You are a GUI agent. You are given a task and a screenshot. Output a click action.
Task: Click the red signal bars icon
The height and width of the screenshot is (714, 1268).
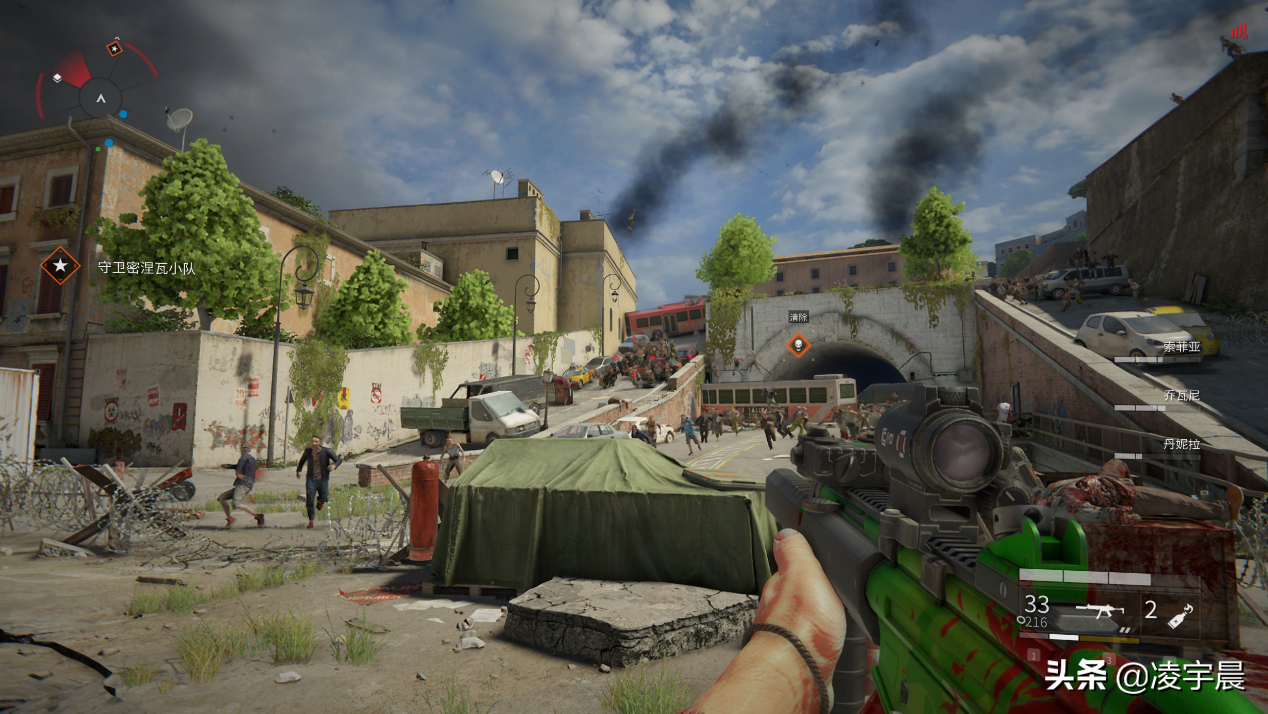coord(1239,31)
